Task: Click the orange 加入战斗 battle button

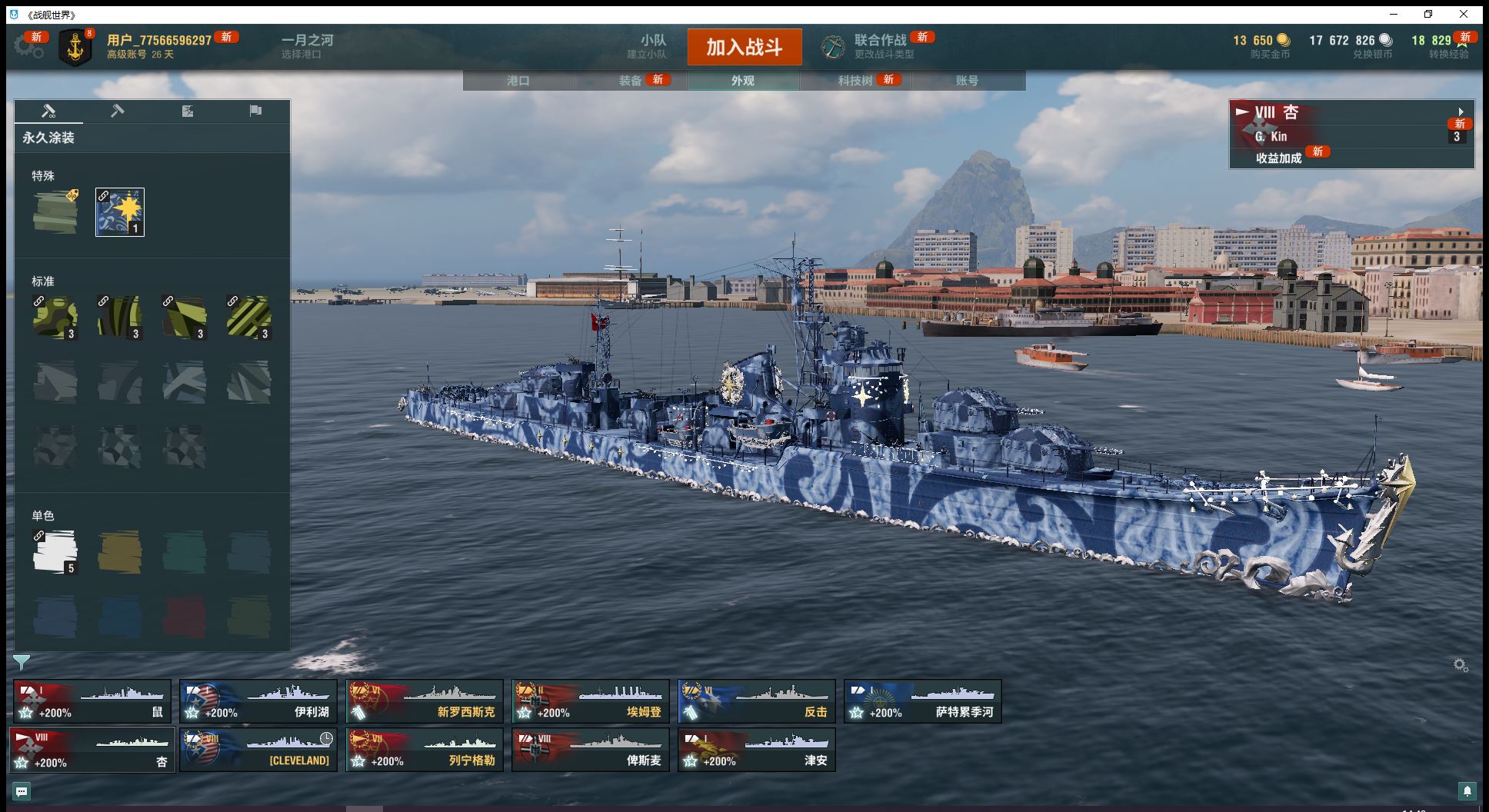Action: click(744, 47)
